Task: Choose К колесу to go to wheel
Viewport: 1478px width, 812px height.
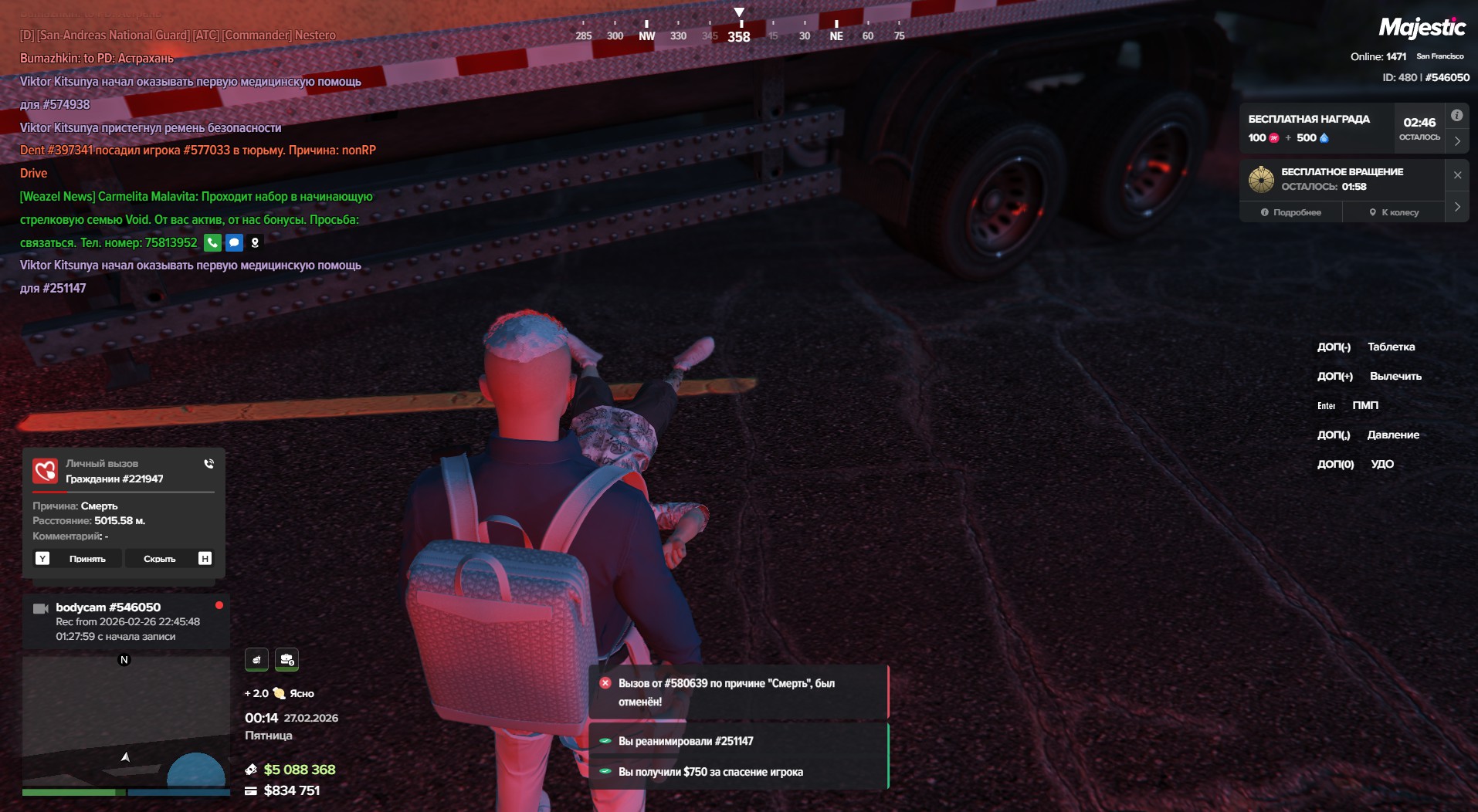Action: [x=1394, y=212]
